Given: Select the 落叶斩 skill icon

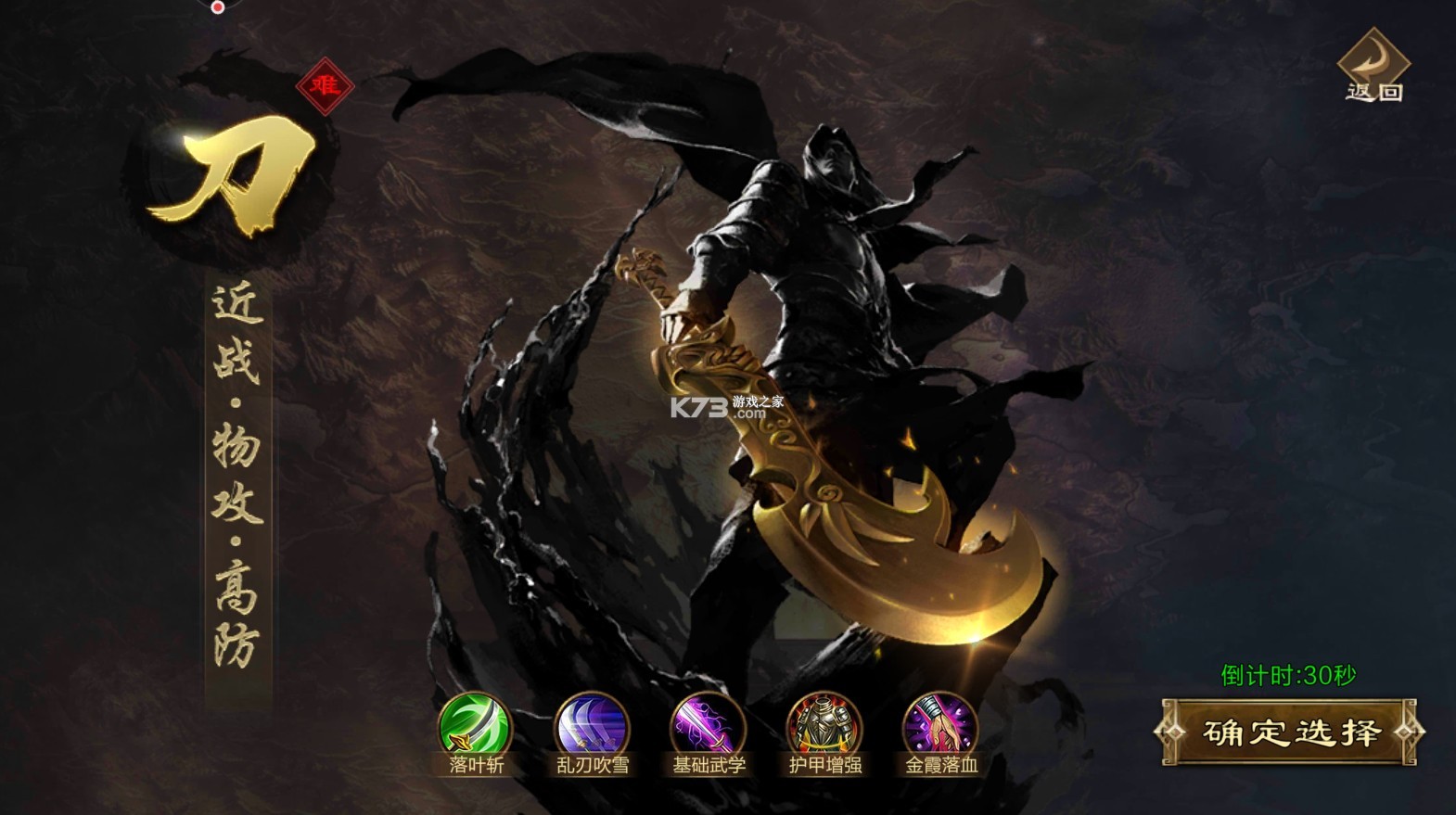Looking at the screenshot, I should click(475, 726).
